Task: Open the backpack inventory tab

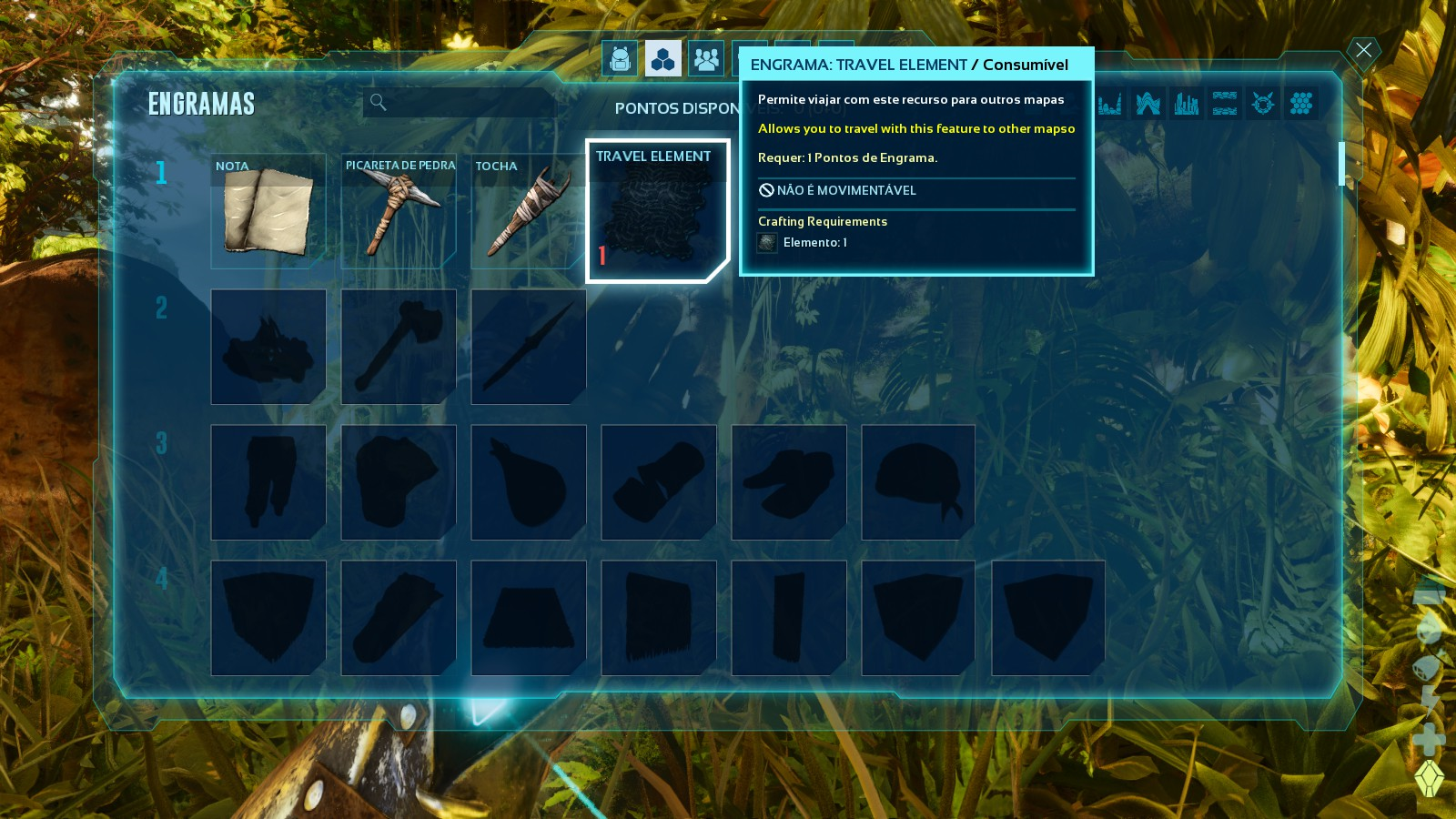Action: pyautogui.click(x=620, y=59)
